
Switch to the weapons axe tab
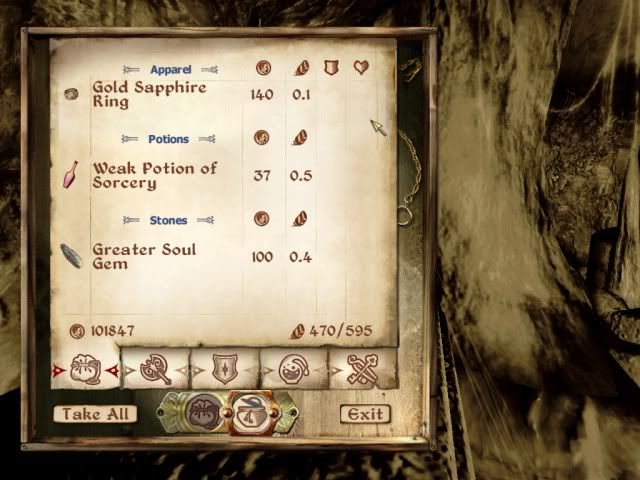coord(155,369)
